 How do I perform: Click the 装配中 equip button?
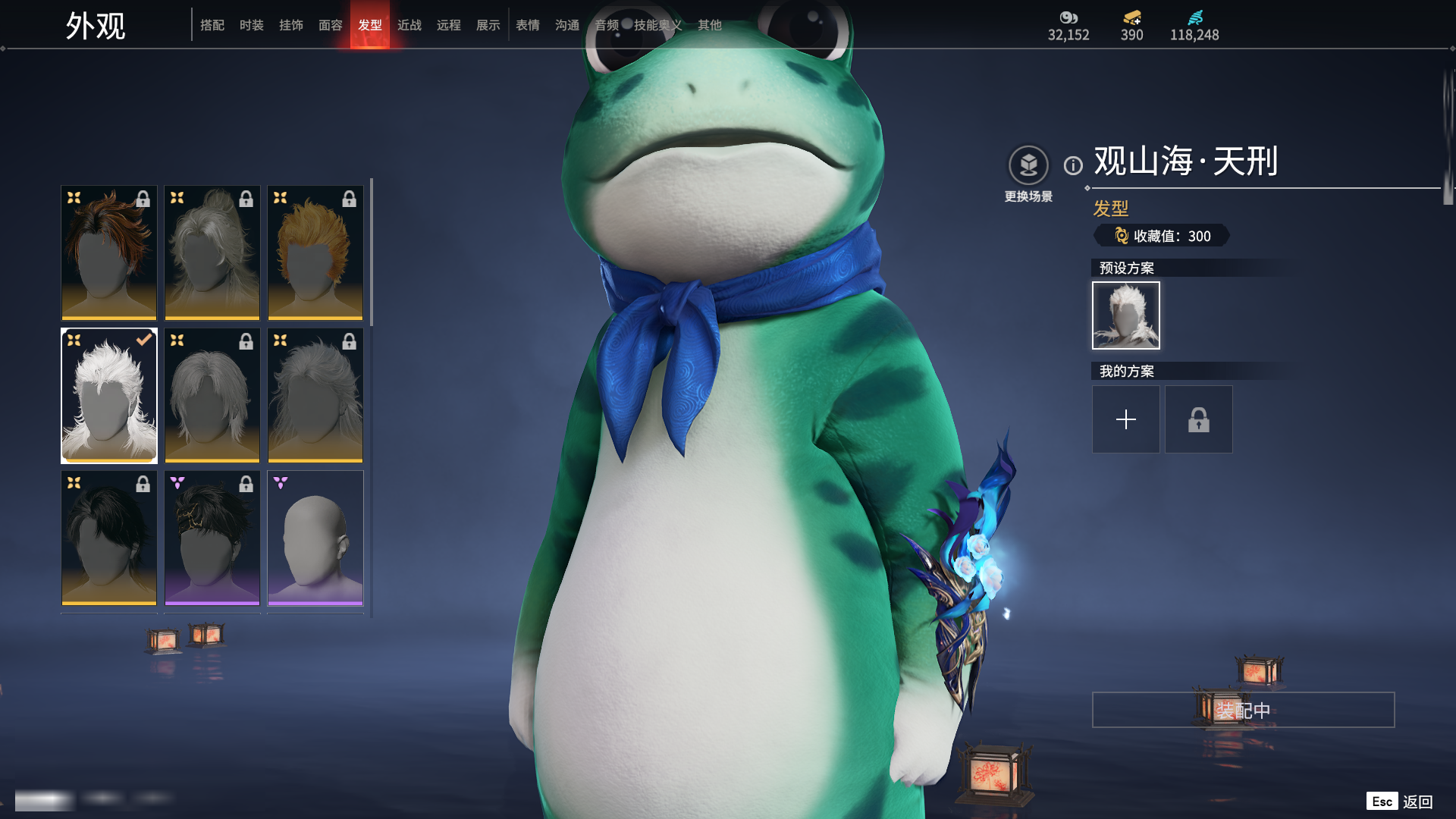(1243, 710)
